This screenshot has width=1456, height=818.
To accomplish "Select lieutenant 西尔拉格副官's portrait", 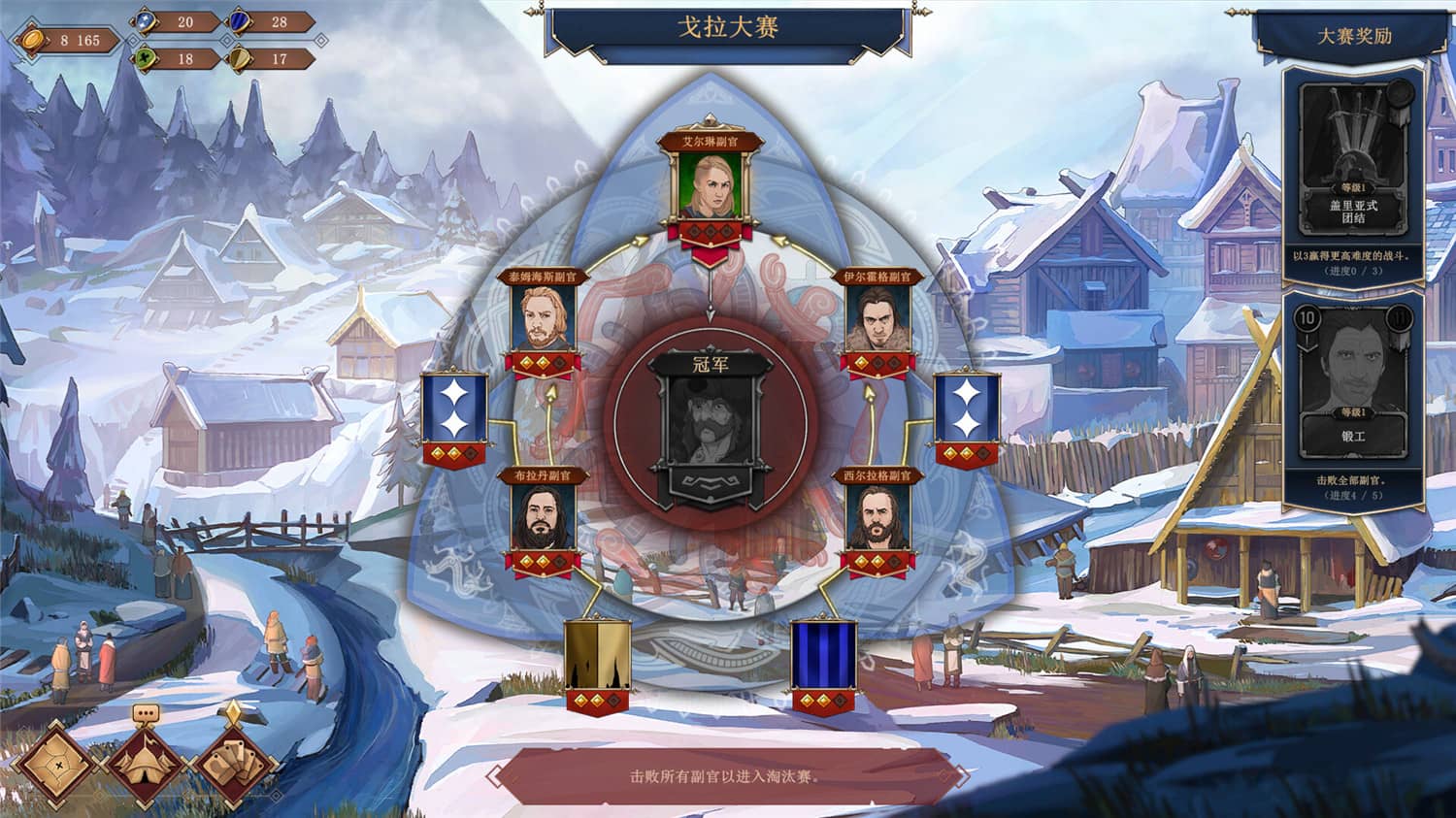I will pyautogui.click(x=877, y=516).
